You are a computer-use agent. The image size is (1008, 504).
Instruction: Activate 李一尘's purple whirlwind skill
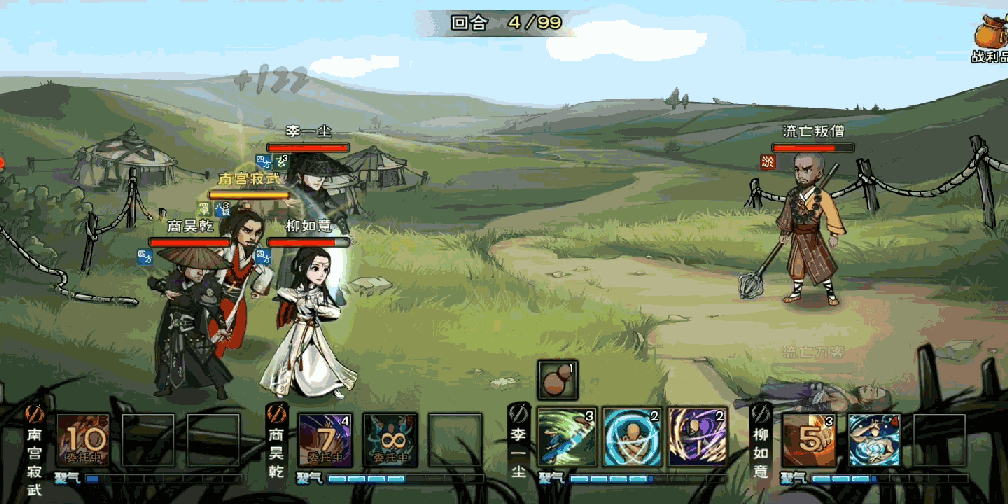(x=697, y=437)
